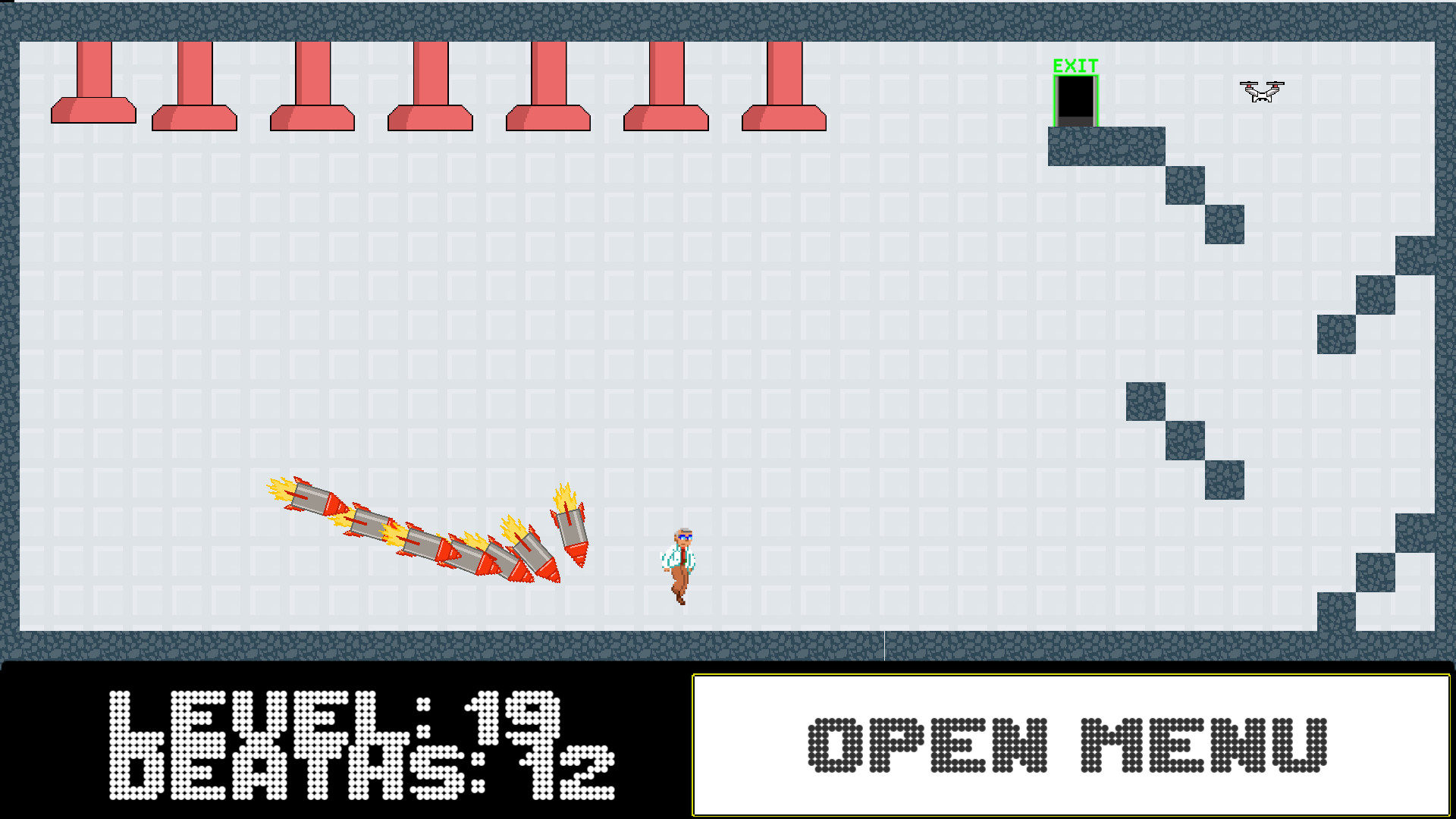Click the green EXIT label above the door
Image resolution: width=1456 pixels, height=819 pixels.
point(1075,67)
